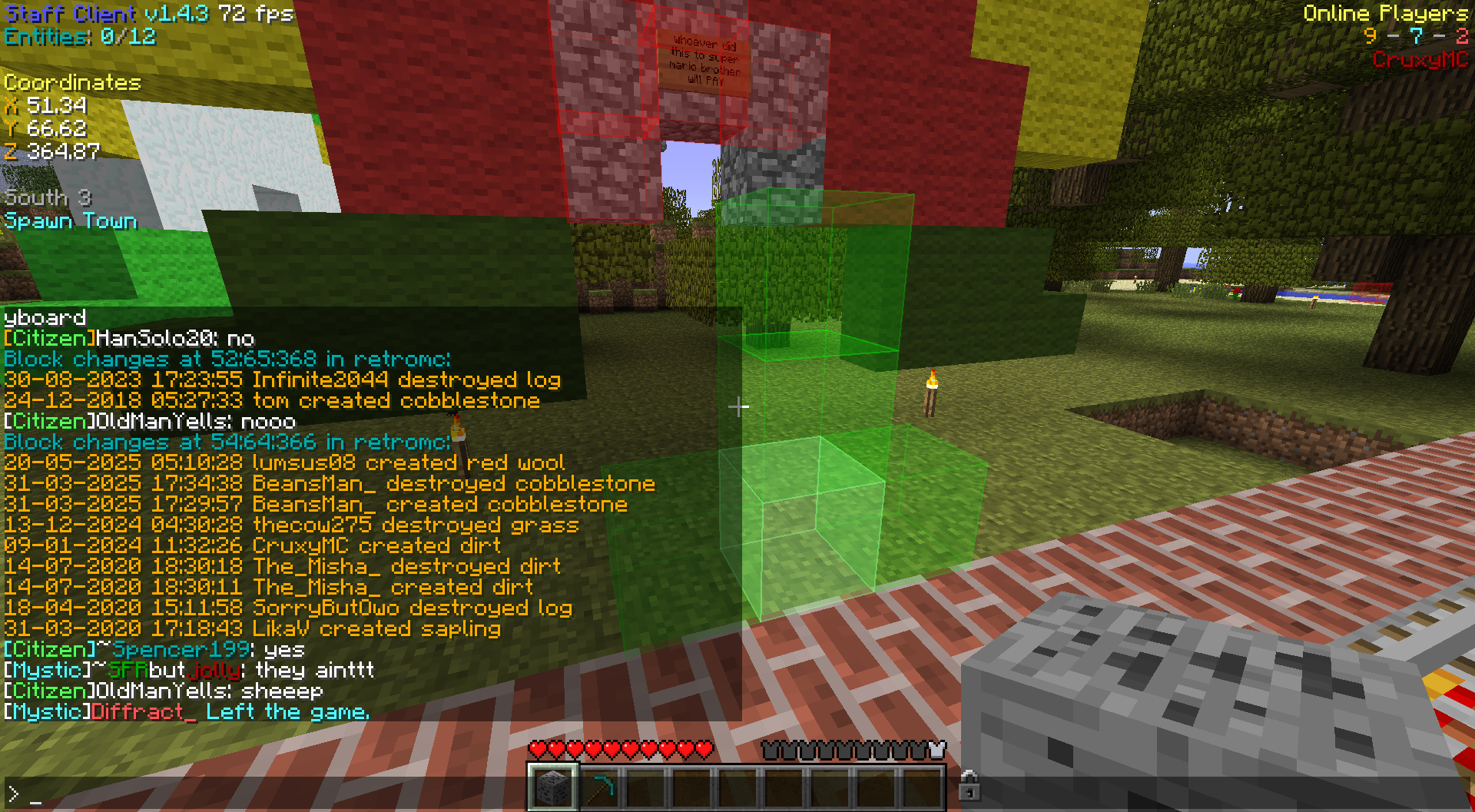Select the diamond pickaxe hotbar slot
1475x812 pixels.
tap(600, 787)
